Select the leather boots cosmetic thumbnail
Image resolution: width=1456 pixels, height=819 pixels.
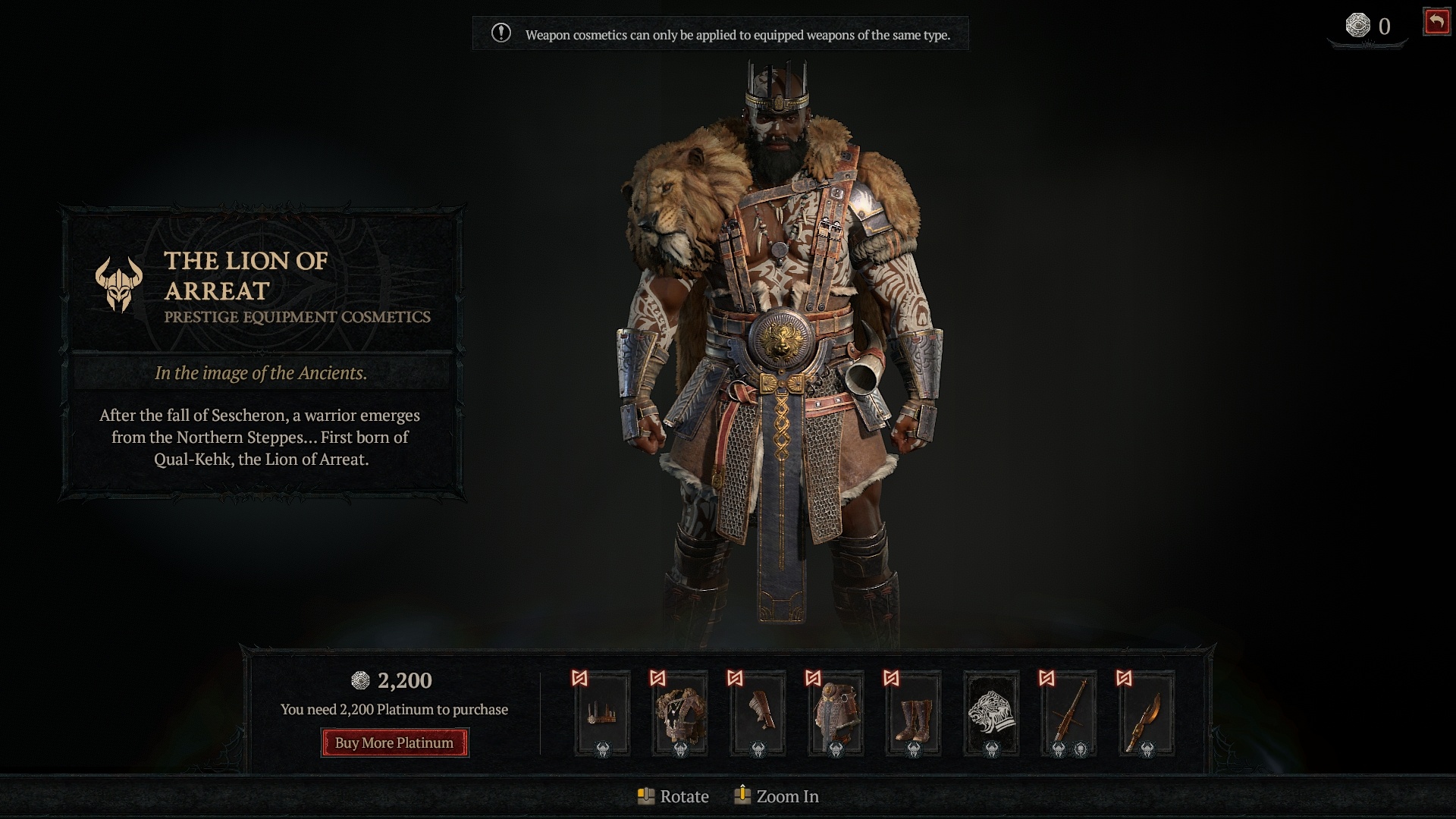pyautogui.click(x=913, y=713)
